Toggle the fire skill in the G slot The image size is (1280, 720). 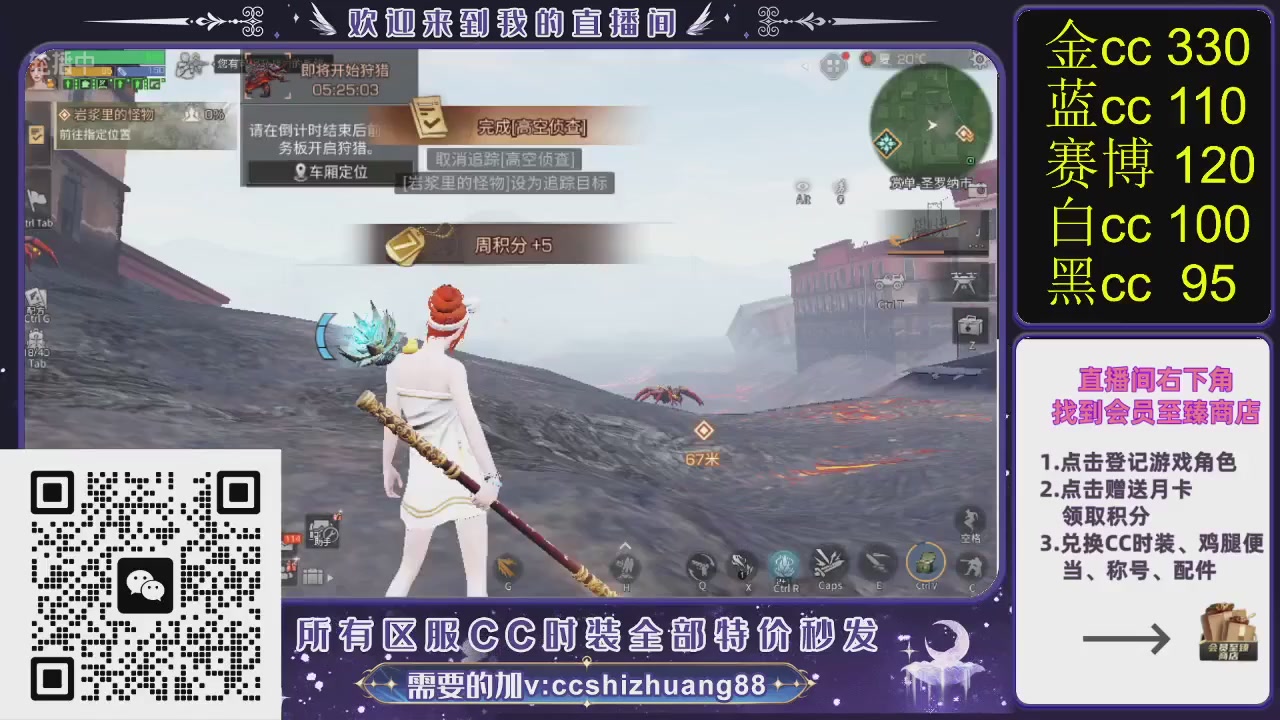click(x=508, y=568)
